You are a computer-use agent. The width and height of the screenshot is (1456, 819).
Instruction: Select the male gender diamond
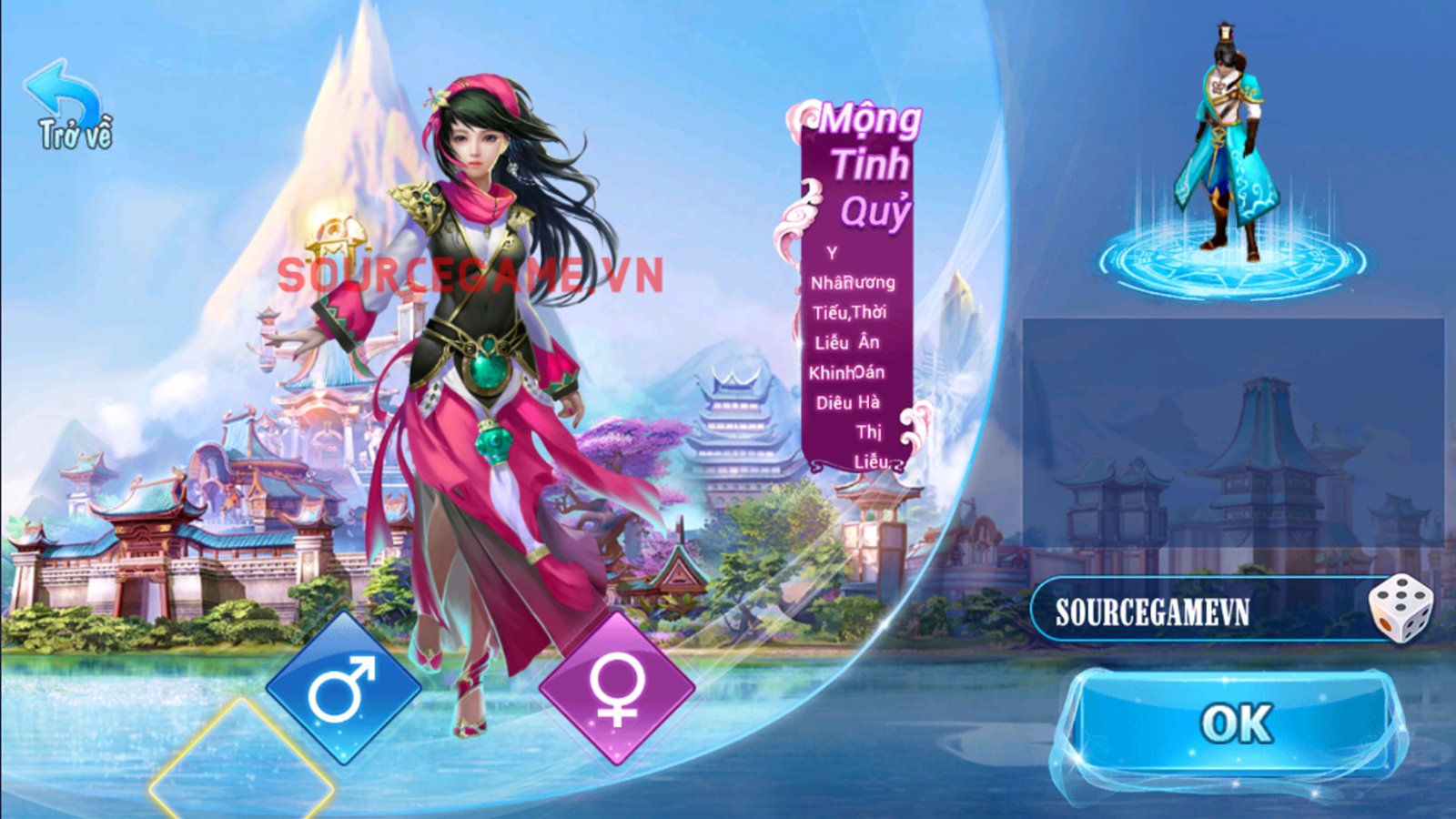coord(342,689)
